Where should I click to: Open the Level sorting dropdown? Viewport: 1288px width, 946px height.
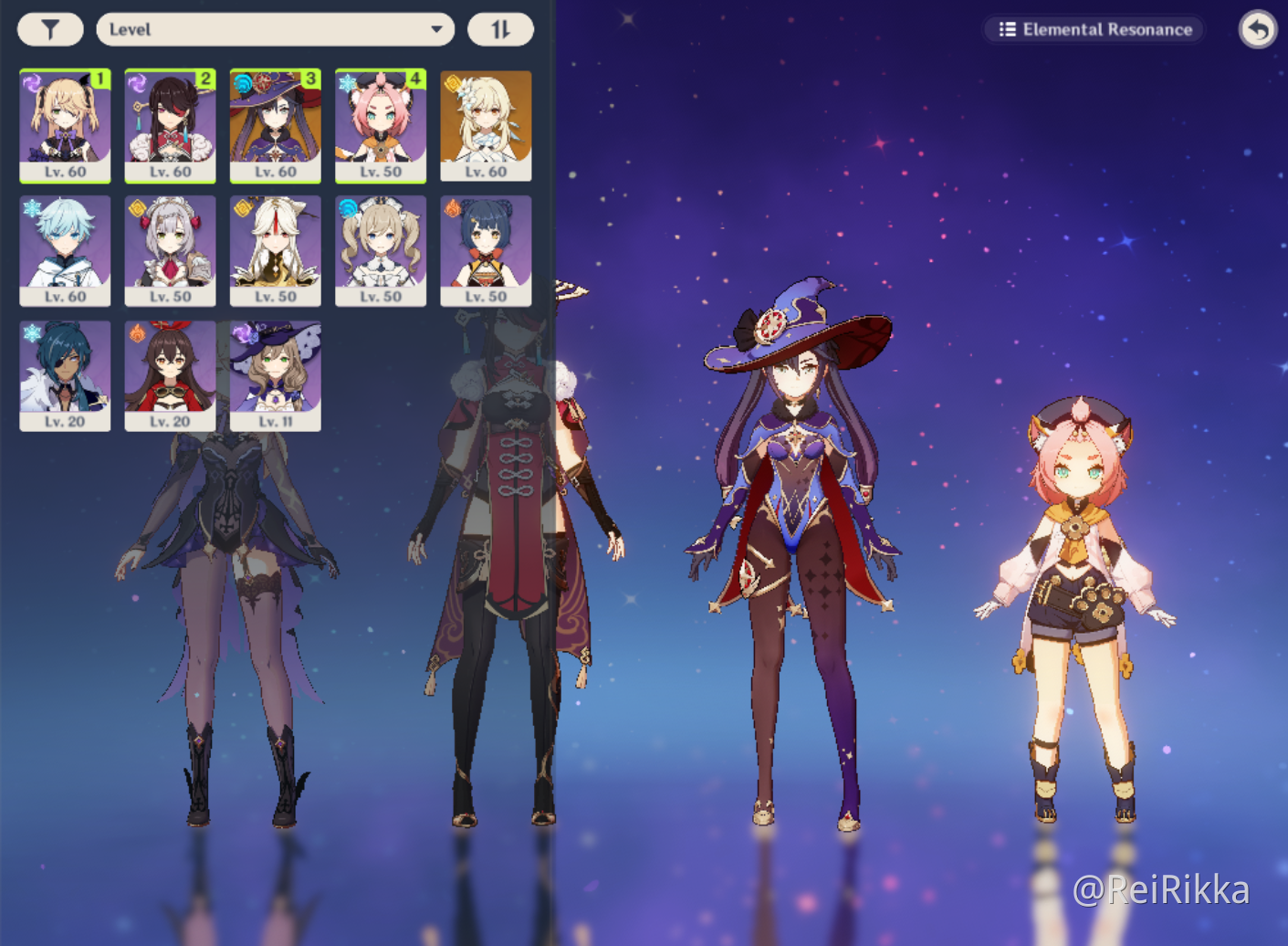274,28
